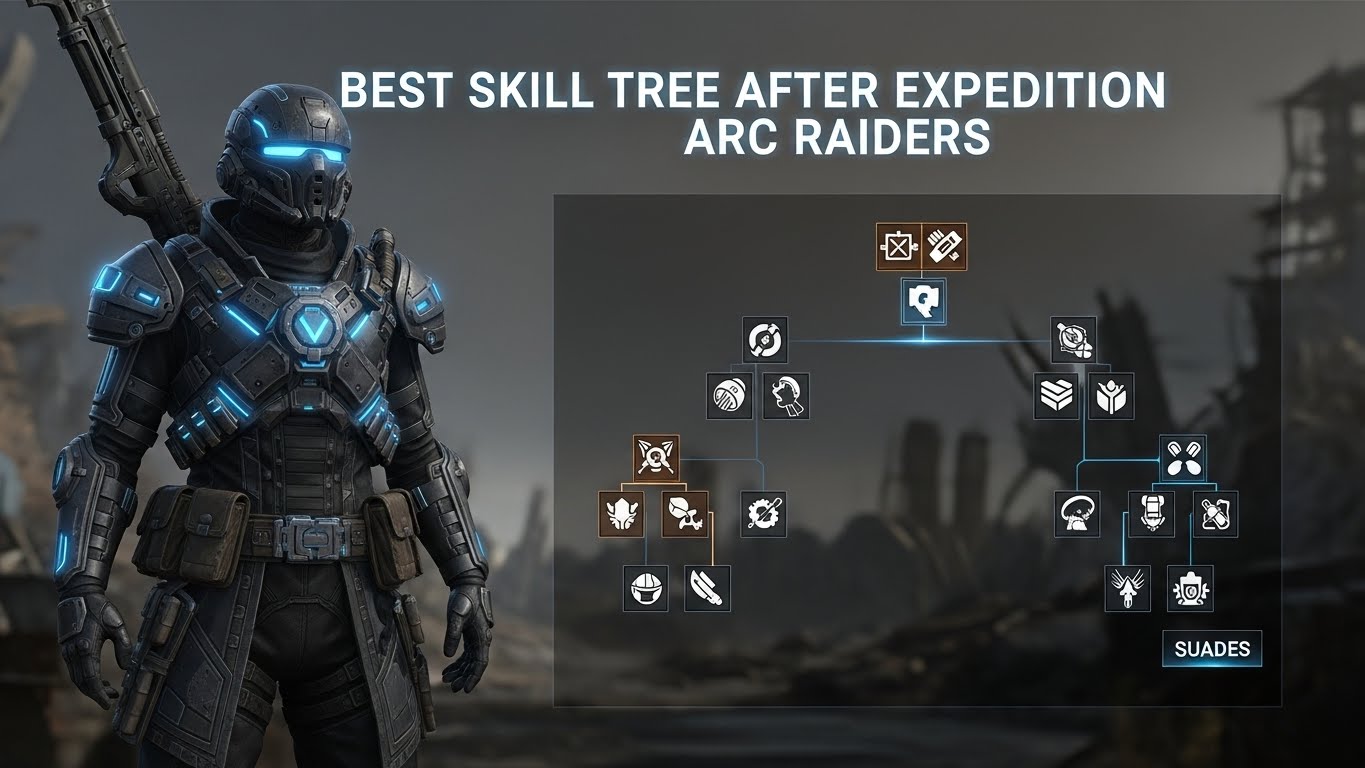This screenshot has width=1365, height=768.
Task: Click the SUADES button
Action: 1210,648
